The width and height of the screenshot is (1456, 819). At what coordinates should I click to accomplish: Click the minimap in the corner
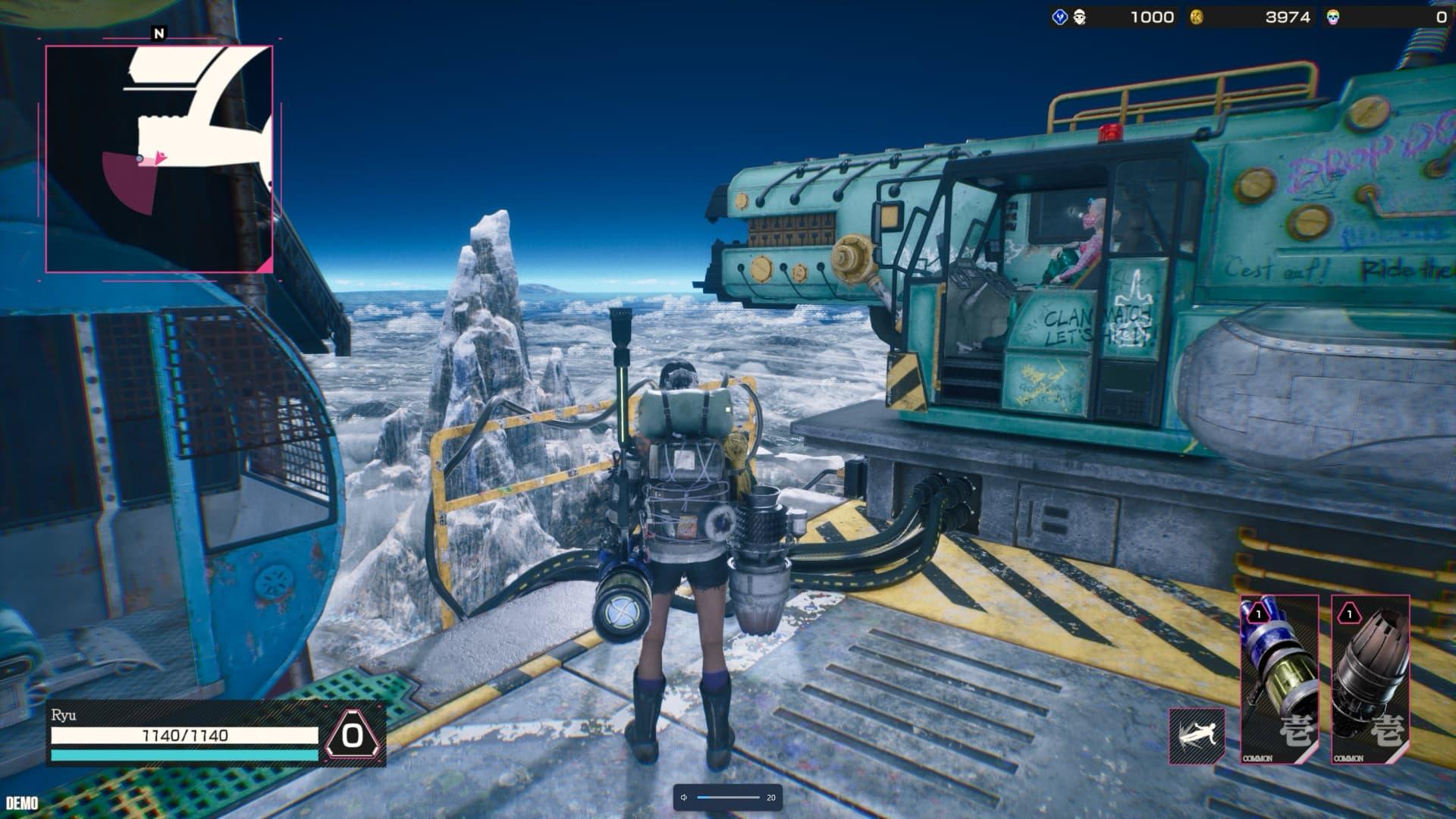point(159,158)
